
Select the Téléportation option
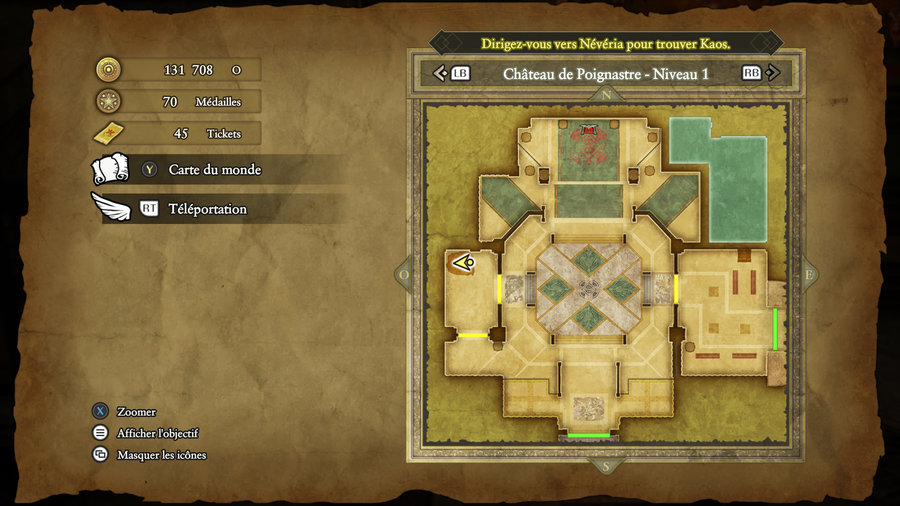coord(207,209)
